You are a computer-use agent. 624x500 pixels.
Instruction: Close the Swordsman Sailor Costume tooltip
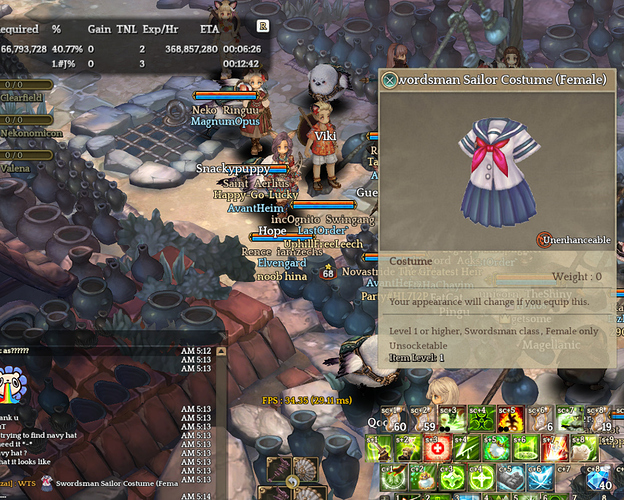pyautogui.click(x=389, y=80)
